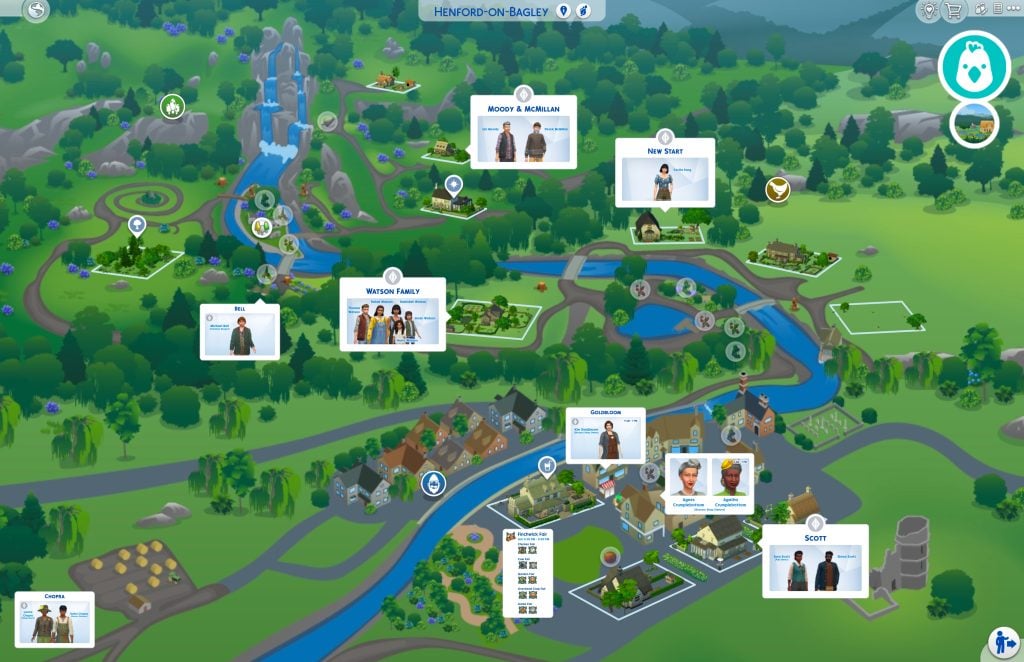Switch to the landscape neighborhood thumbnail

[x=974, y=124]
